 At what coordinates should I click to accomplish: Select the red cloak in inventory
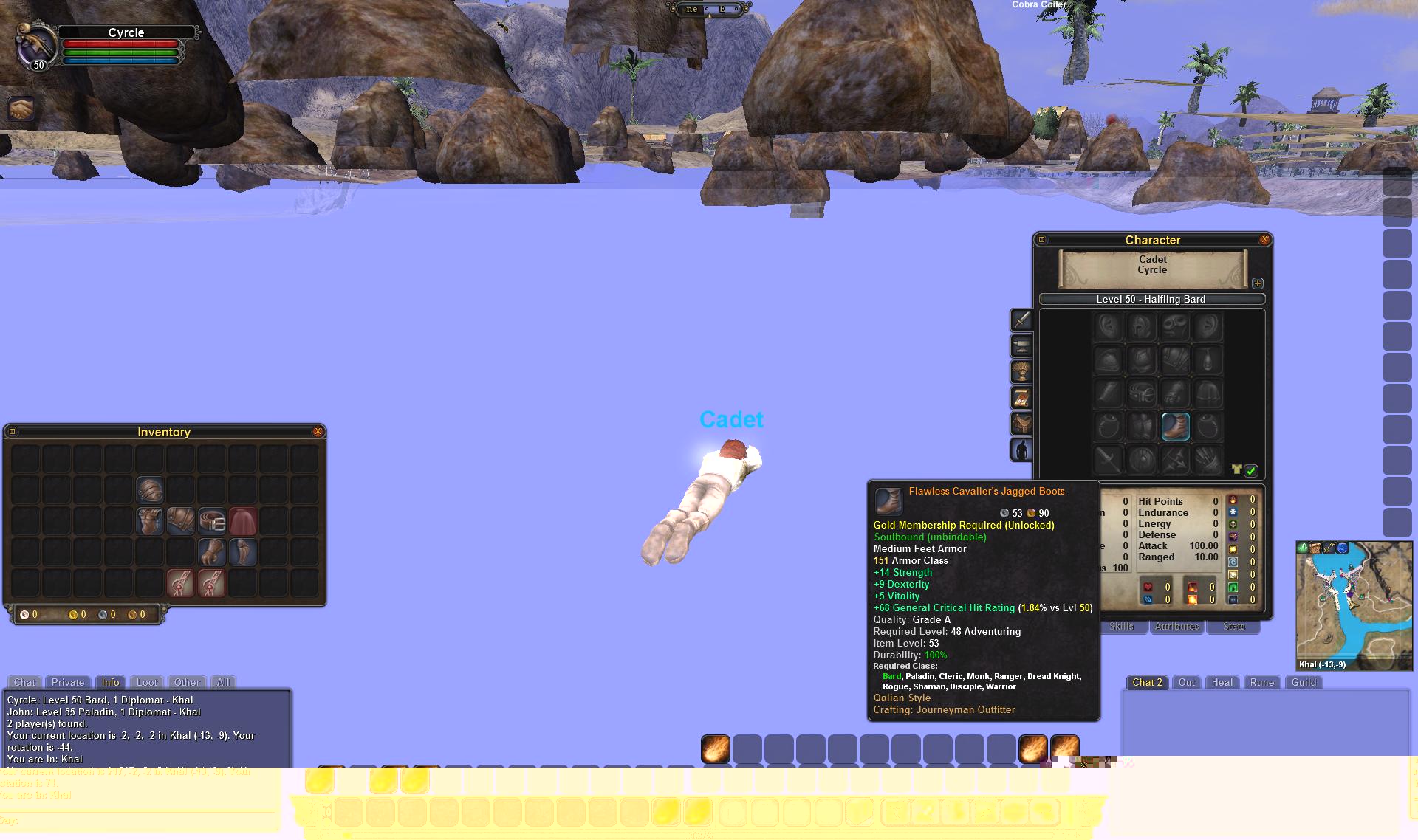click(243, 522)
